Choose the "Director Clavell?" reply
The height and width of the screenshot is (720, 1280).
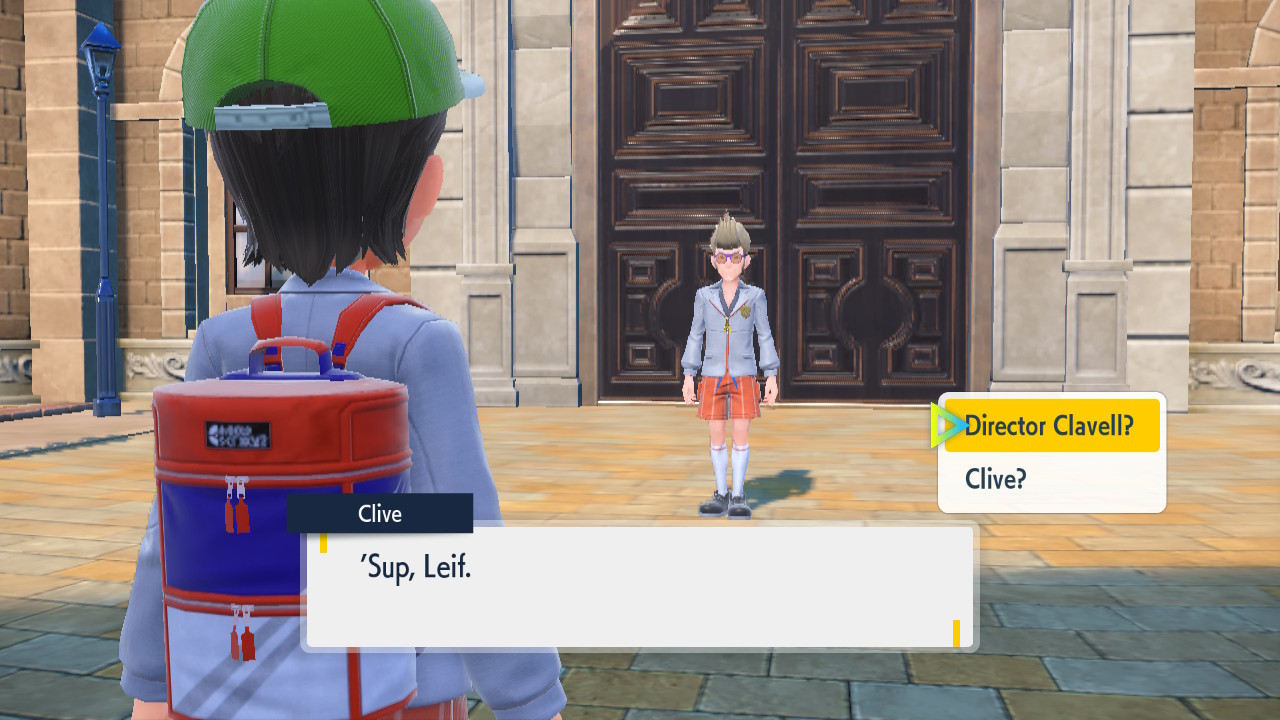(x=1050, y=426)
